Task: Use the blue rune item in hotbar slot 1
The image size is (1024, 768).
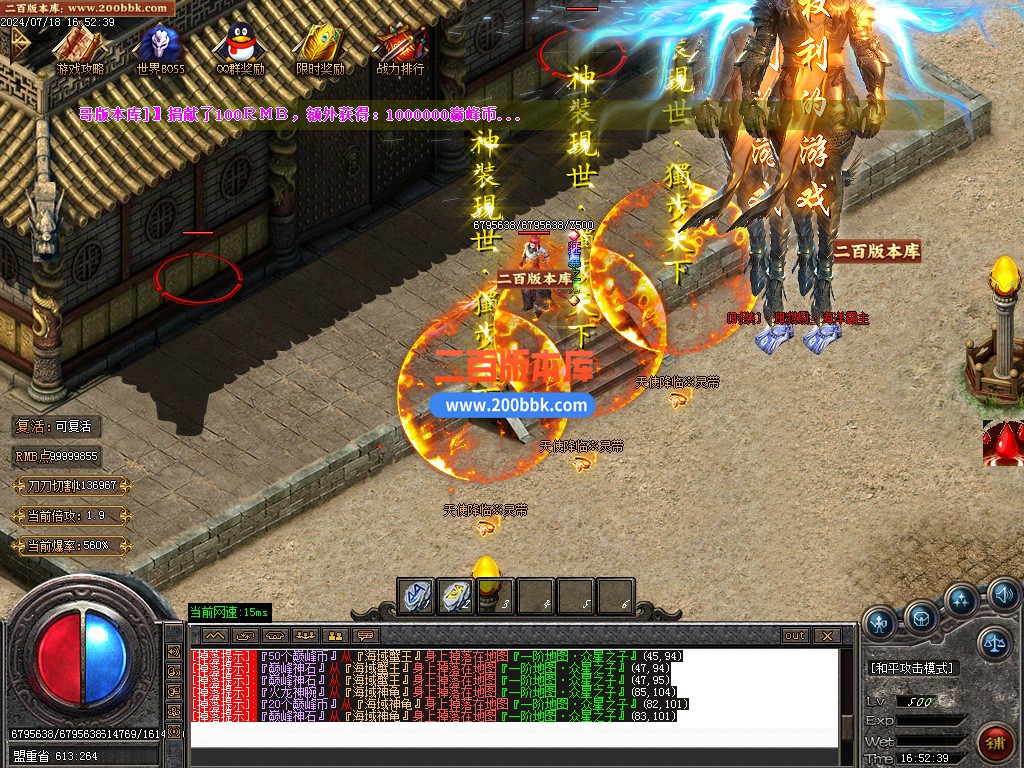Action: (x=416, y=596)
